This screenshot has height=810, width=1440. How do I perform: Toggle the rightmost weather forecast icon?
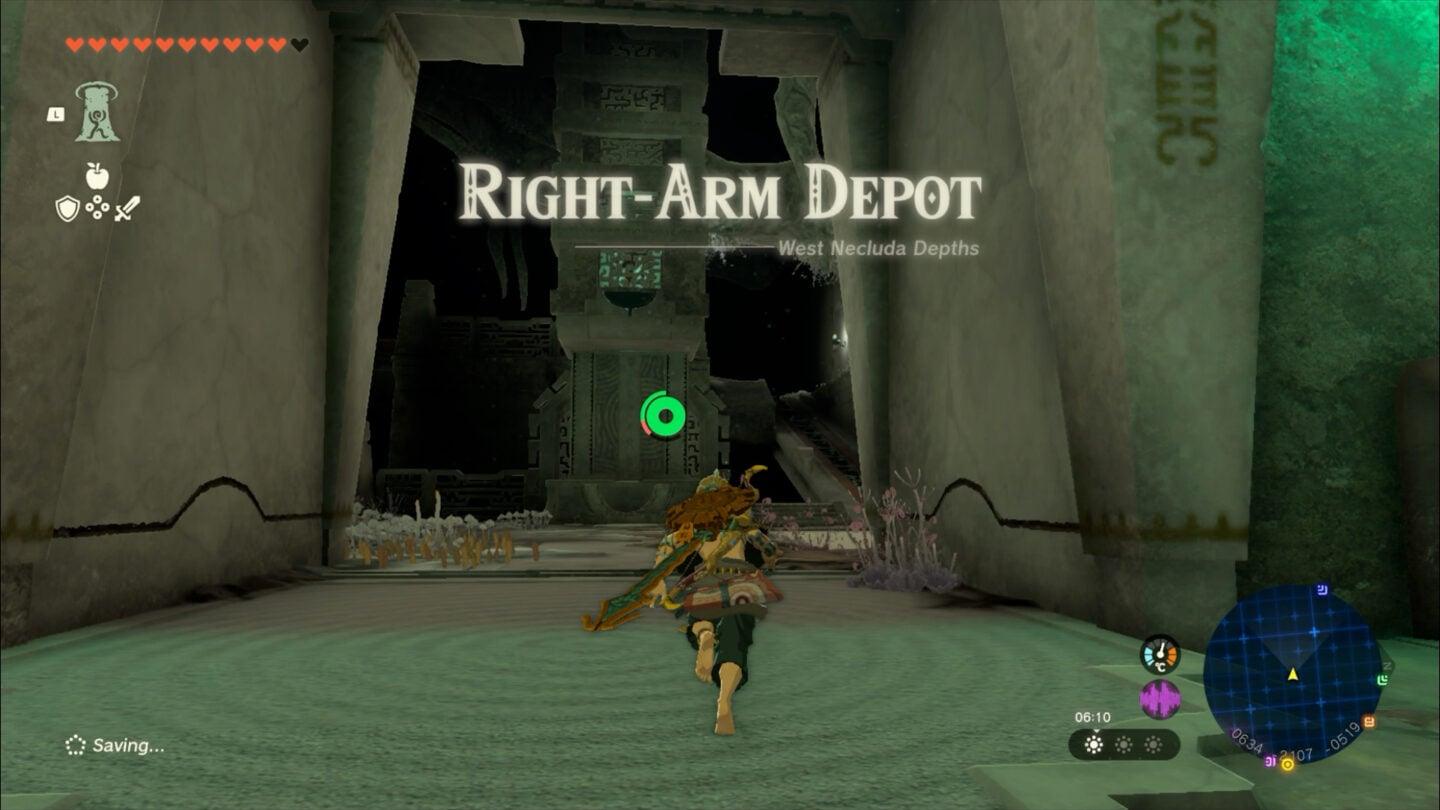coord(1154,743)
